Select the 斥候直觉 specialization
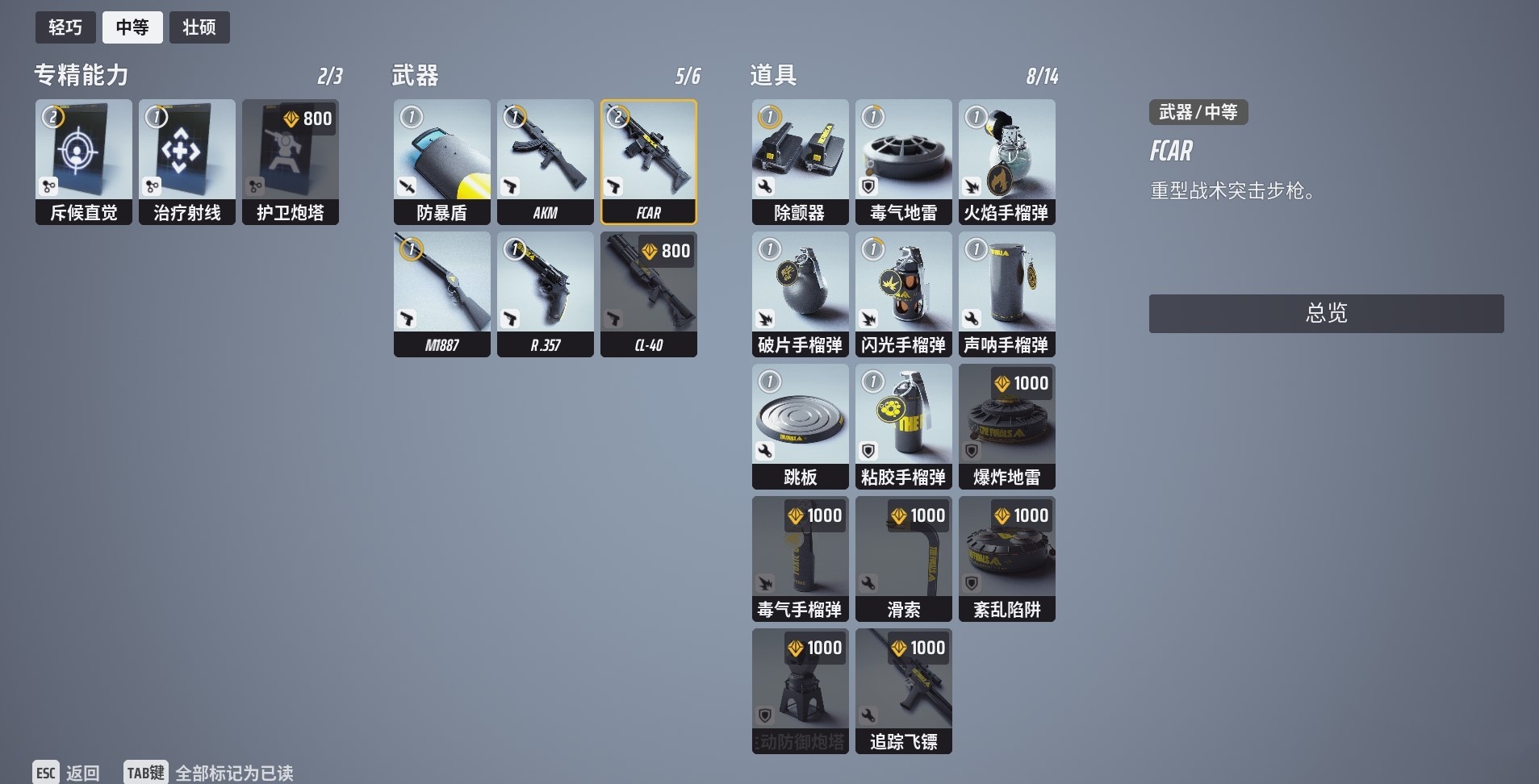 pos(83,161)
